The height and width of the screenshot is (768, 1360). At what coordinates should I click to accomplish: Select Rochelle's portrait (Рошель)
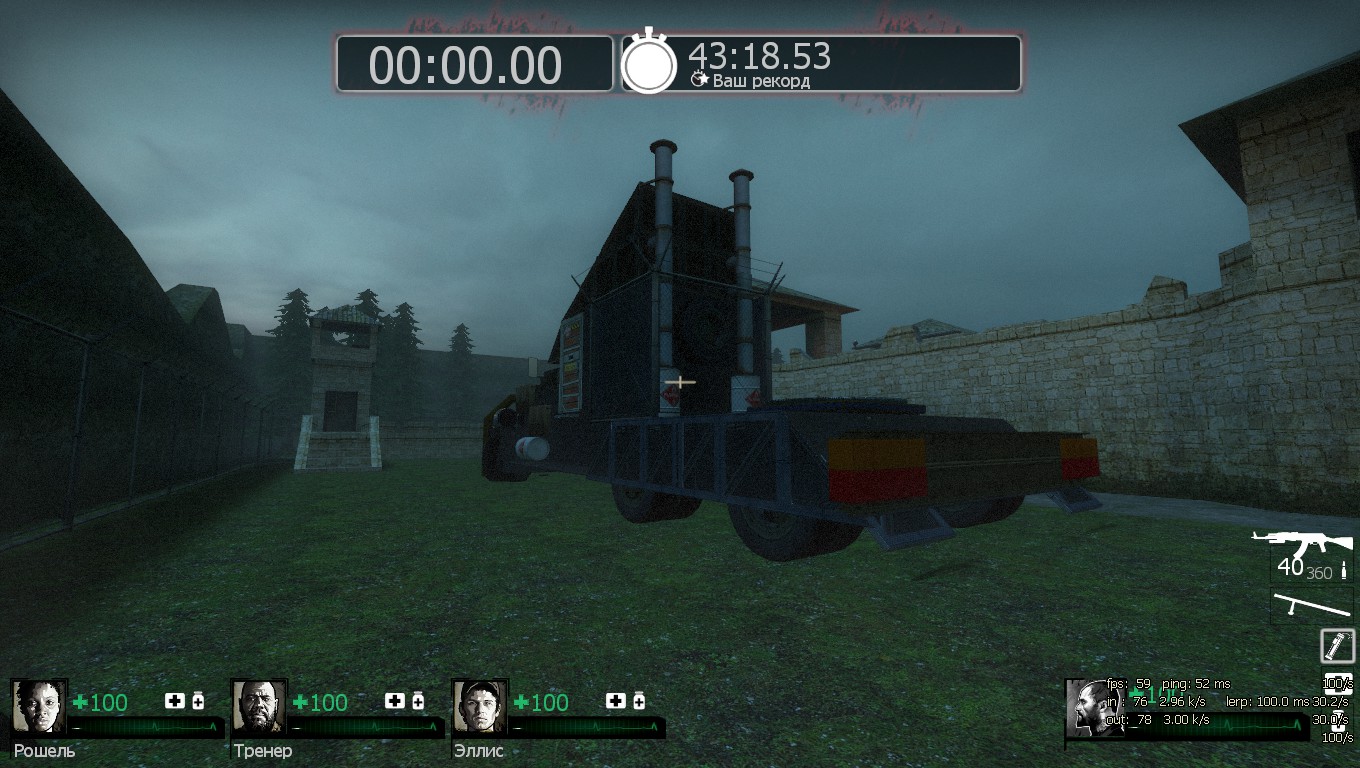click(x=39, y=707)
